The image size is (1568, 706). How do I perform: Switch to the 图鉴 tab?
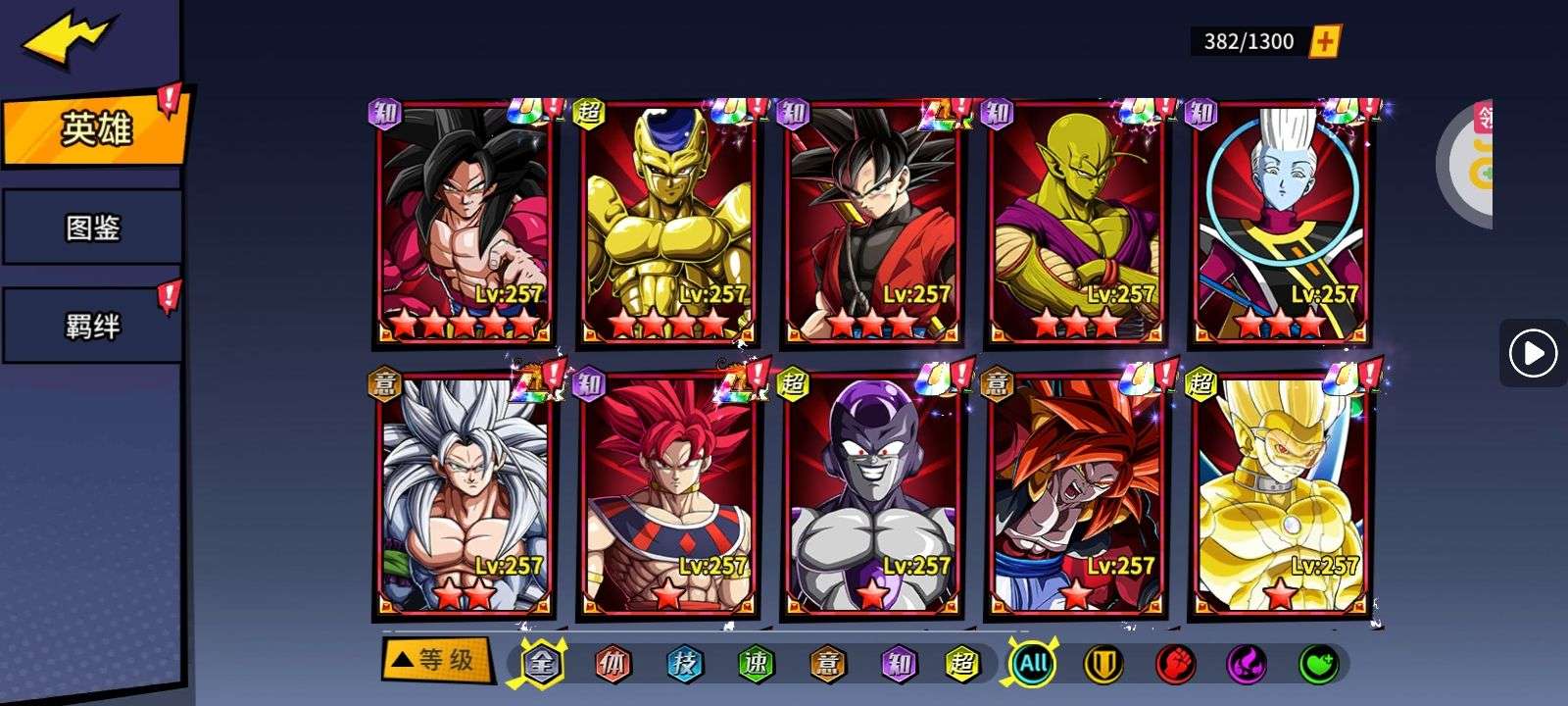click(92, 228)
